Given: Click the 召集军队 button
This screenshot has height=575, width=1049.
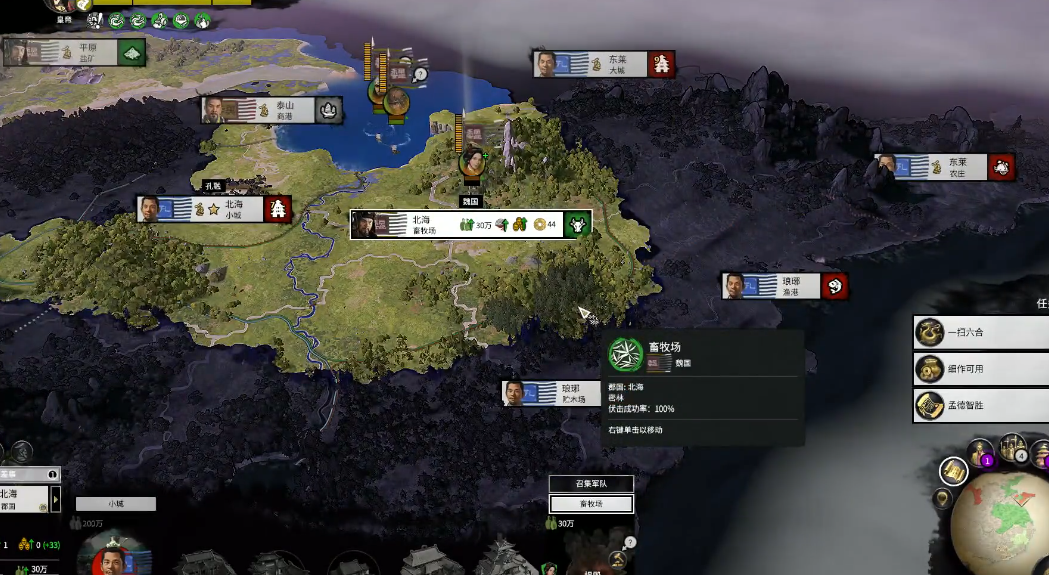Looking at the screenshot, I should pyautogui.click(x=591, y=484).
